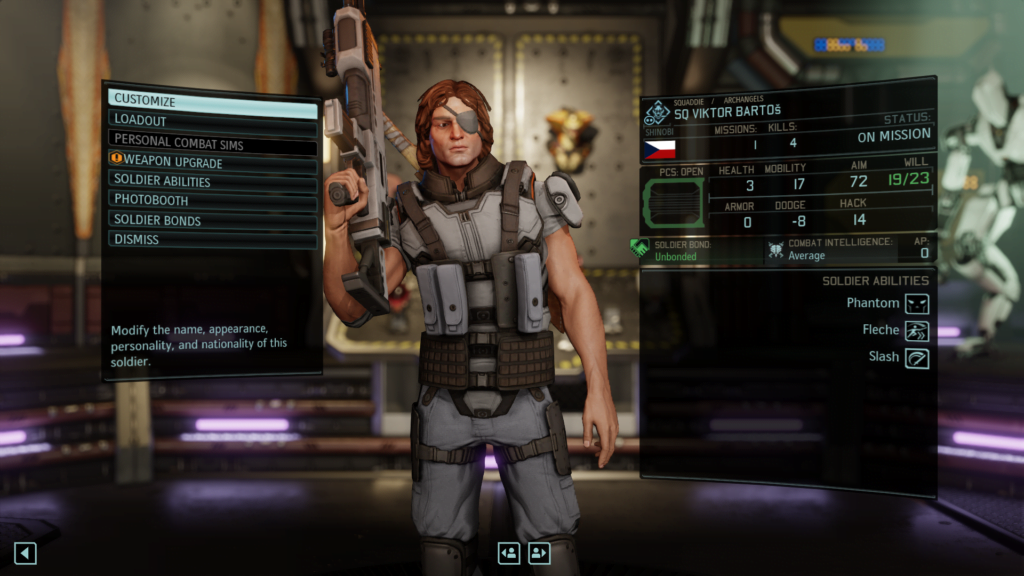This screenshot has height=576, width=1024.
Task: Select the Loadout option
Action: click(x=212, y=120)
